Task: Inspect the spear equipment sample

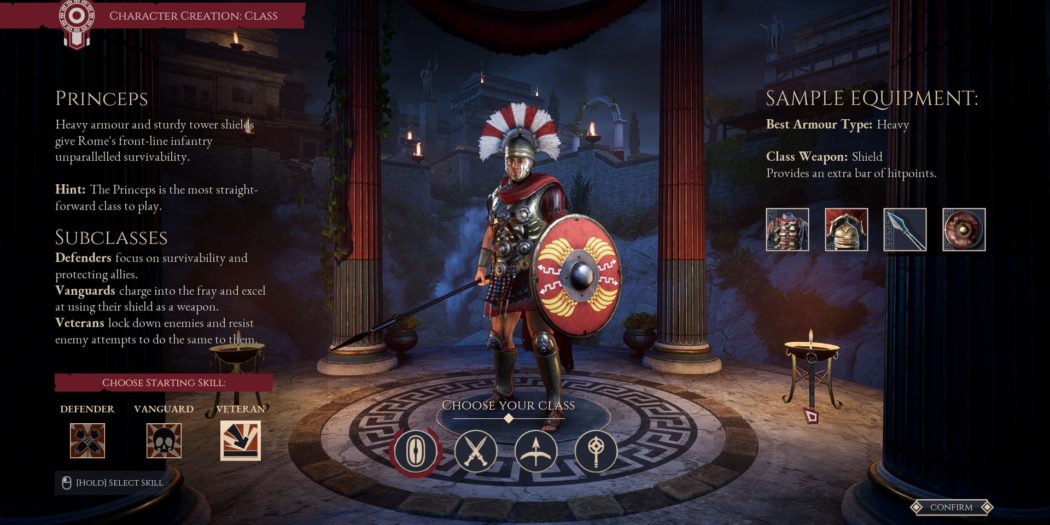Action: tap(905, 229)
